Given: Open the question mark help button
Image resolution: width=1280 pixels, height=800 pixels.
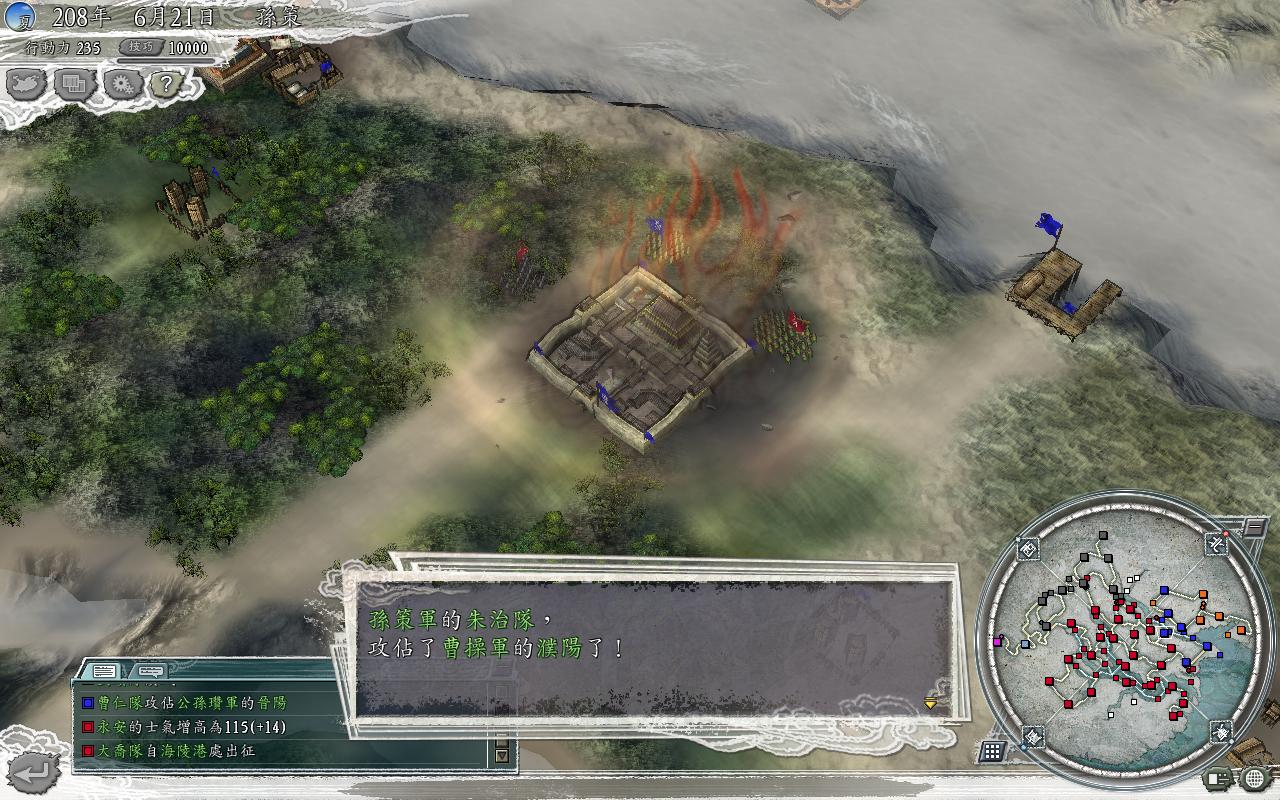Looking at the screenshot, I should [x=167, y=85].
